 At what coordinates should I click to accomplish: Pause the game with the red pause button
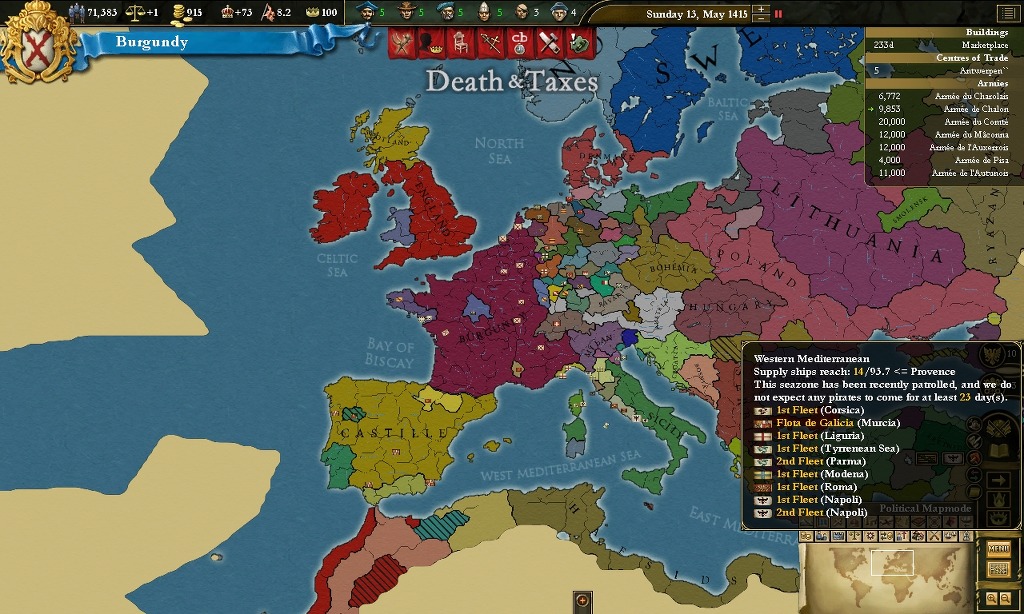coord(779,14)
